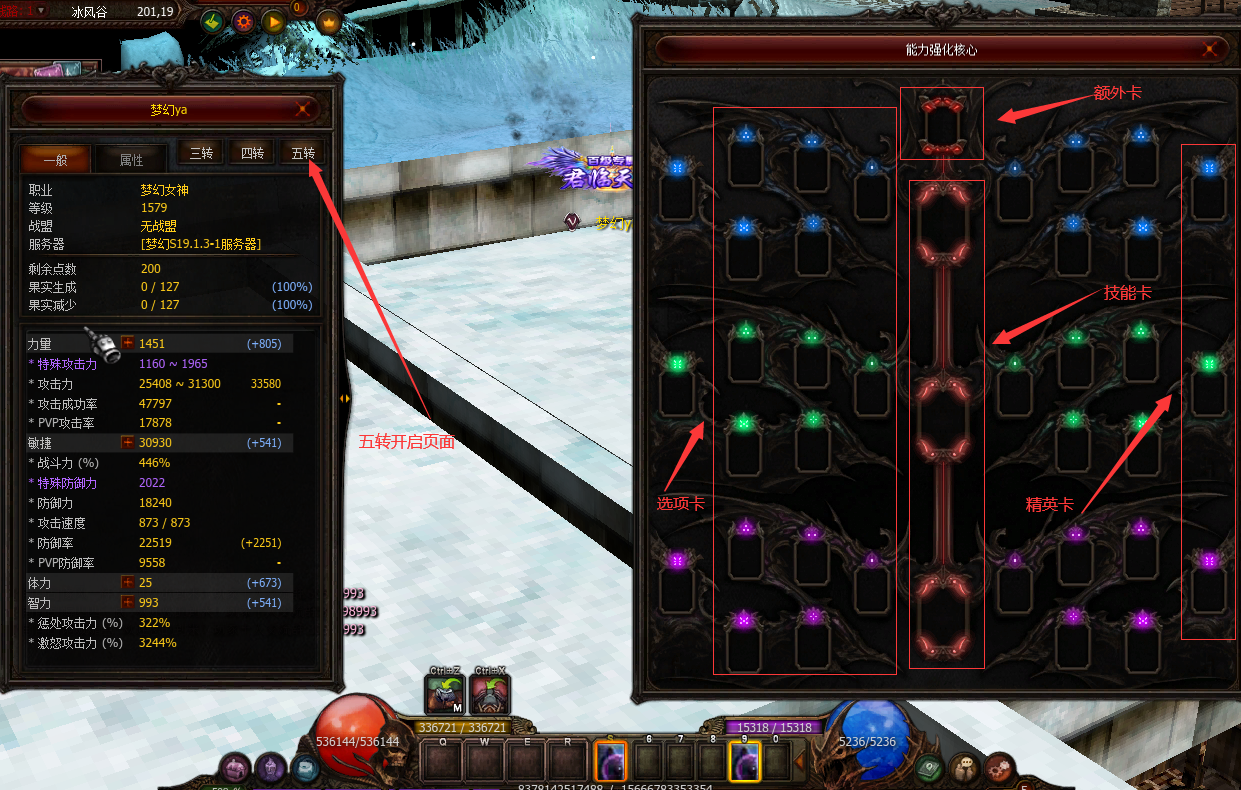Click the orange gear settings icon

pyautogui.click(x=242, y=21)
